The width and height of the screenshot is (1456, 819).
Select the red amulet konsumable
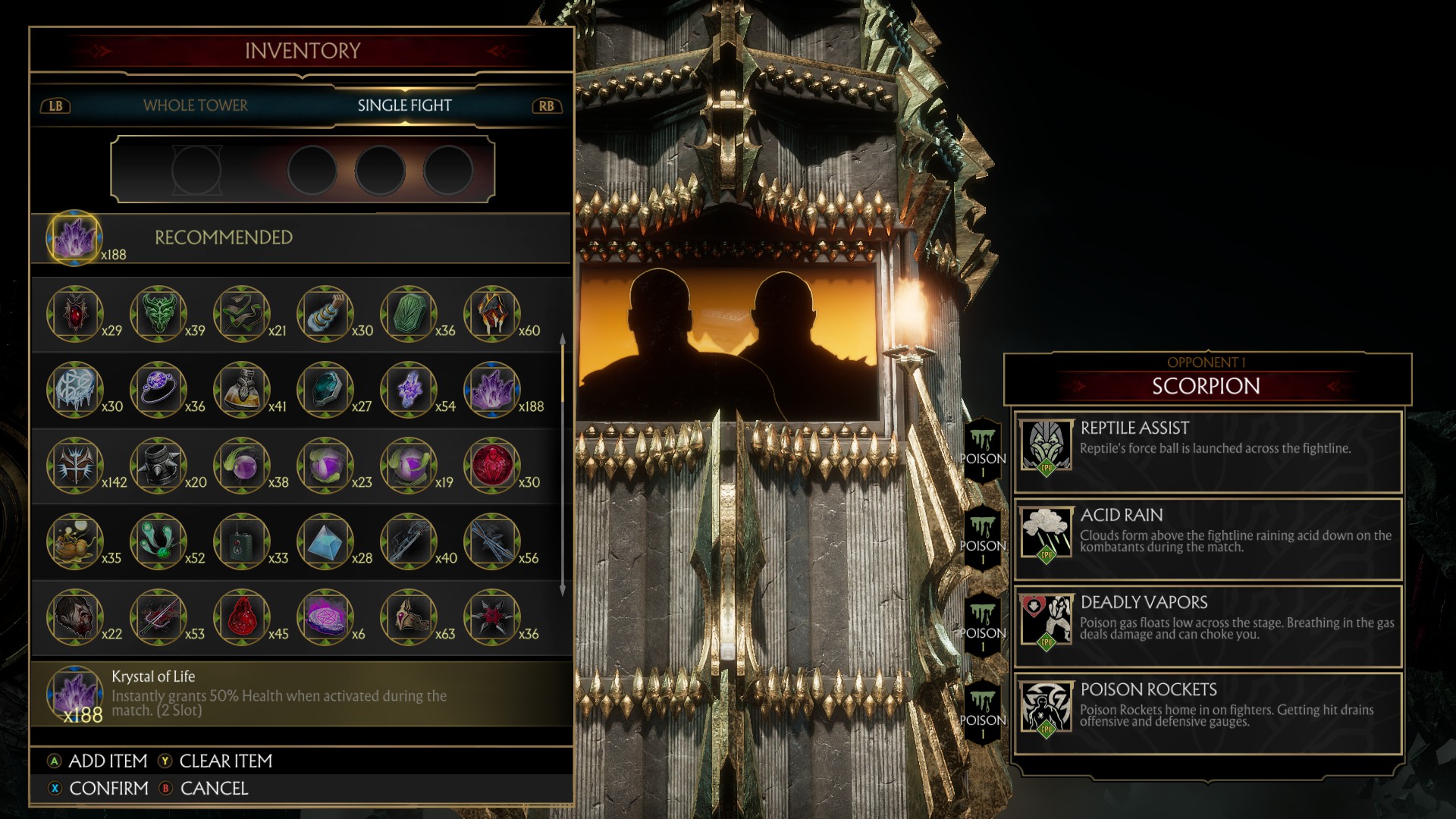[x=74, y=313]
